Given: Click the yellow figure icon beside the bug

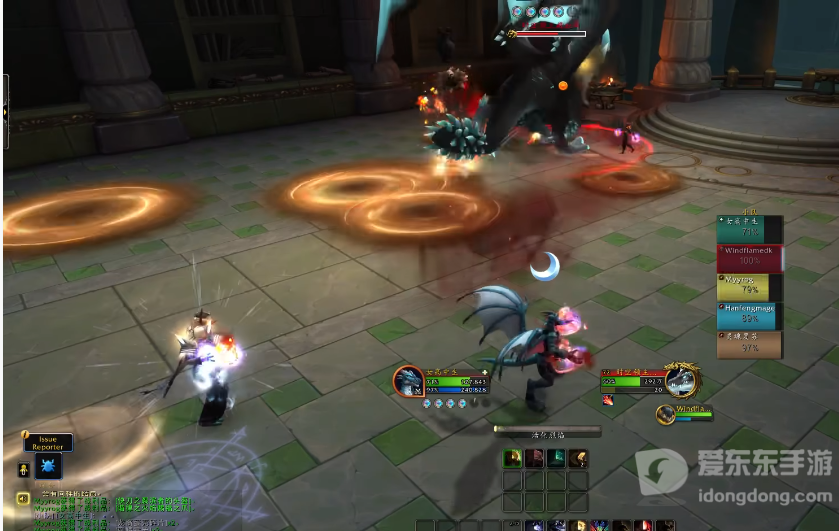Looking at the screenshot, I should 23,468.
